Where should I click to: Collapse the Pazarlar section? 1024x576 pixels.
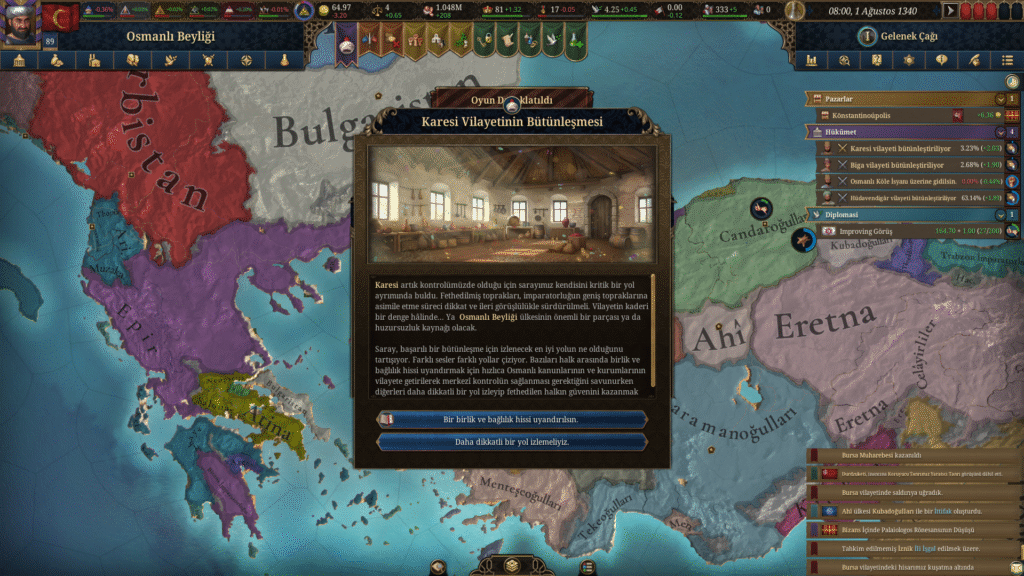[x=1000, y=99]
